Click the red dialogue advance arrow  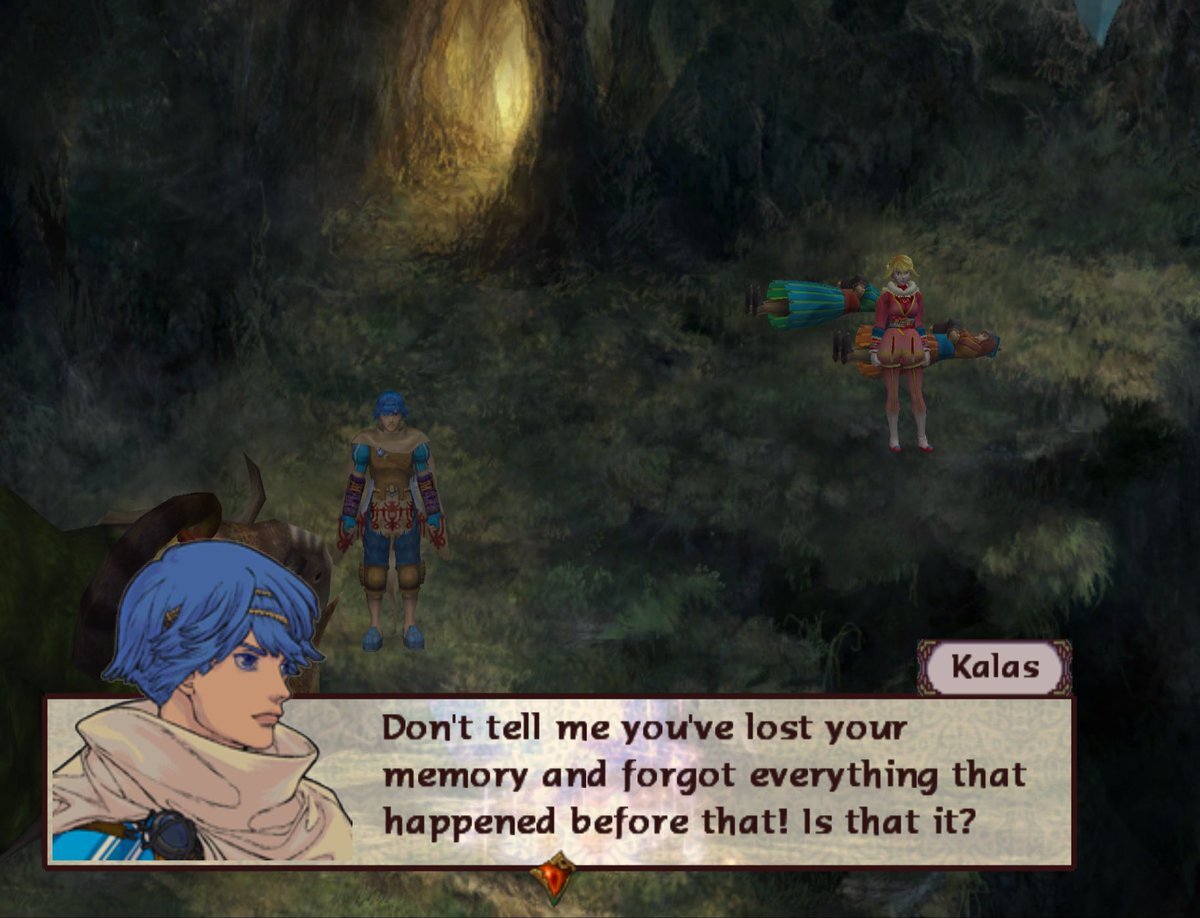553,876
